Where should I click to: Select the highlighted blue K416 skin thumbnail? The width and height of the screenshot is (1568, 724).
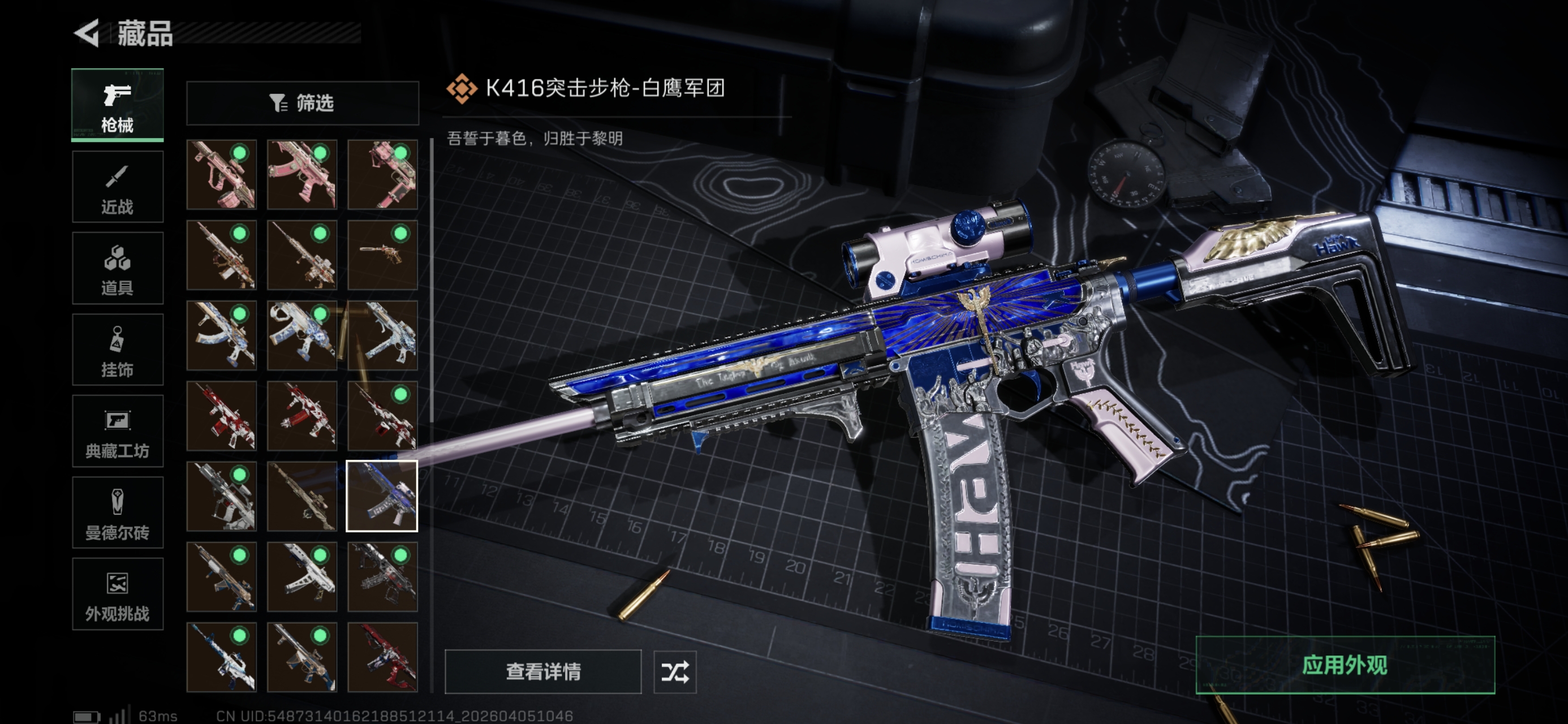click(382, 496)
